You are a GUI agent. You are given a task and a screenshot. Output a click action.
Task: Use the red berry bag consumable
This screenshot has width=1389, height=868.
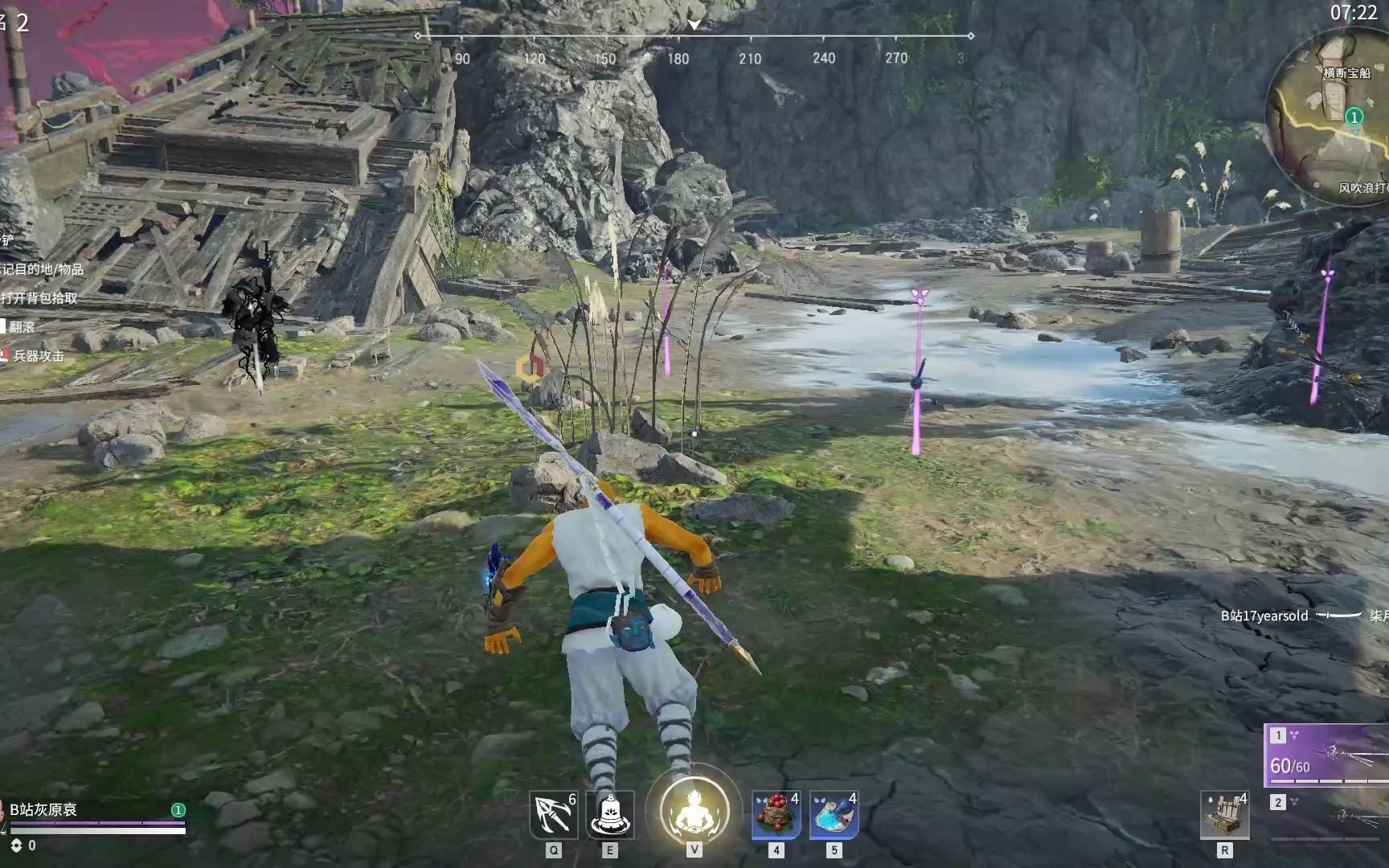(776, 815)
